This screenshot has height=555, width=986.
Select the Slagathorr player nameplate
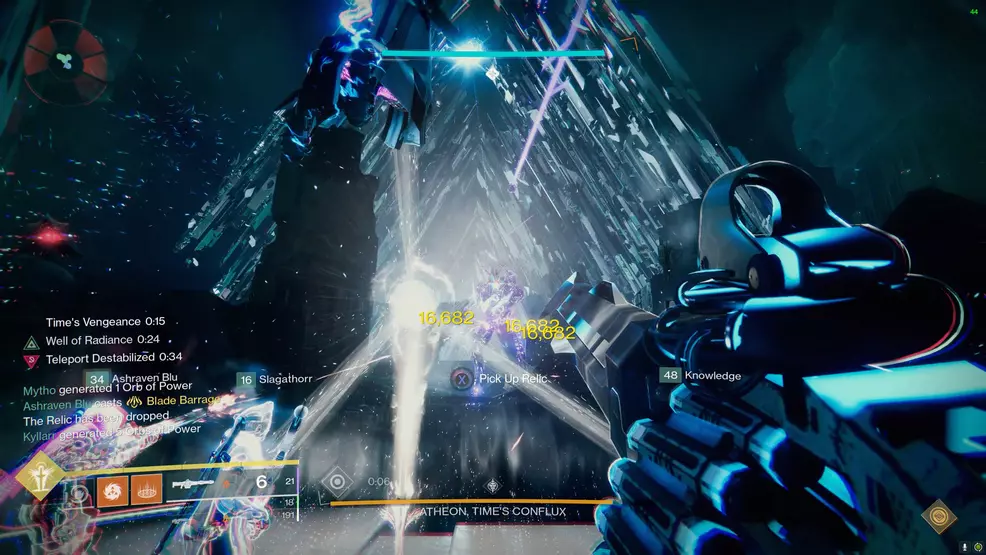(x=276, y=379)
